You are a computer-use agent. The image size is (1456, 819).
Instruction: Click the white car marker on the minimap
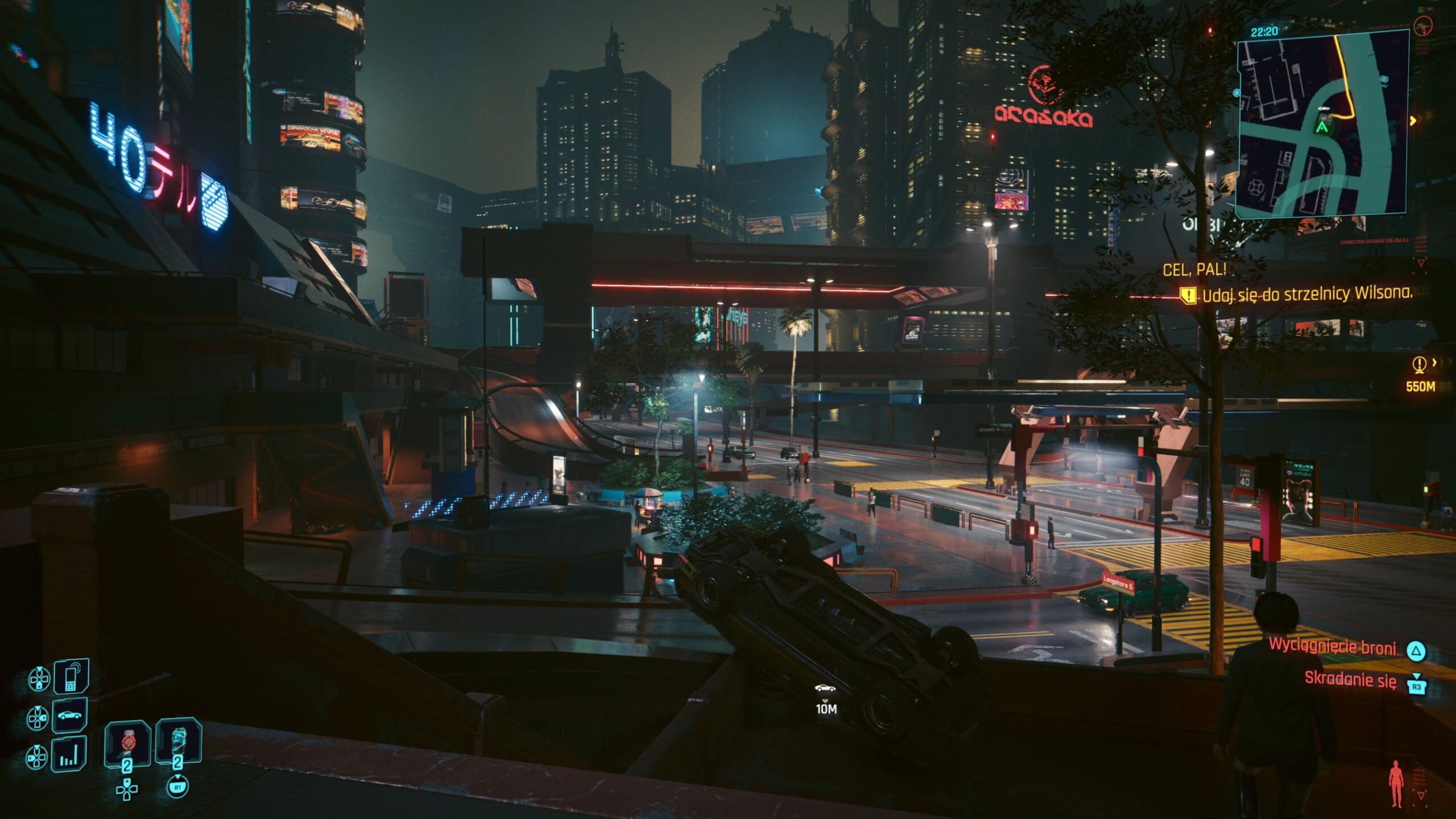click(x=1323, y=108)
